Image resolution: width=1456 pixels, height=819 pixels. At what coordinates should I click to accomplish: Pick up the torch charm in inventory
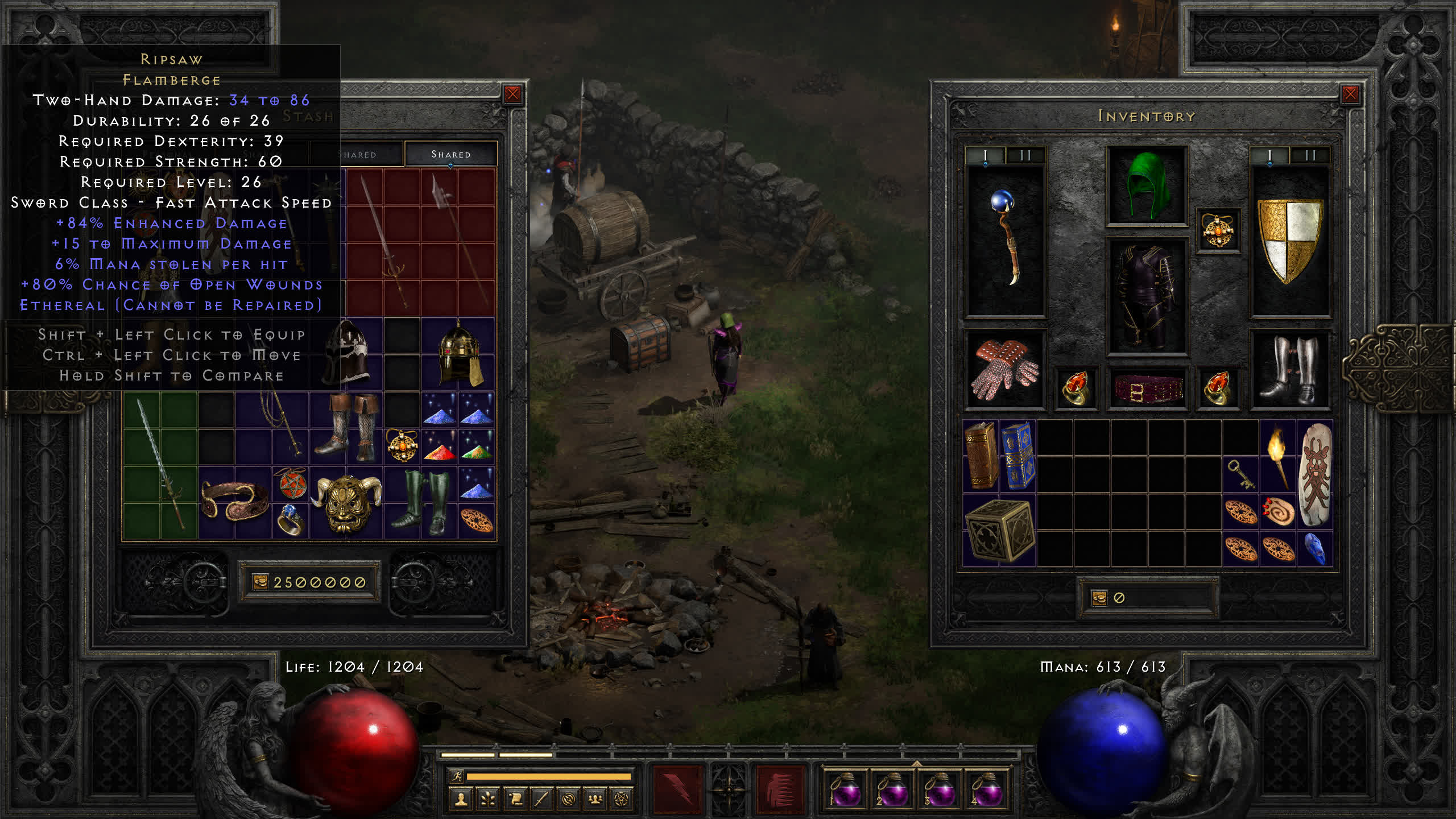point(1277,456)
